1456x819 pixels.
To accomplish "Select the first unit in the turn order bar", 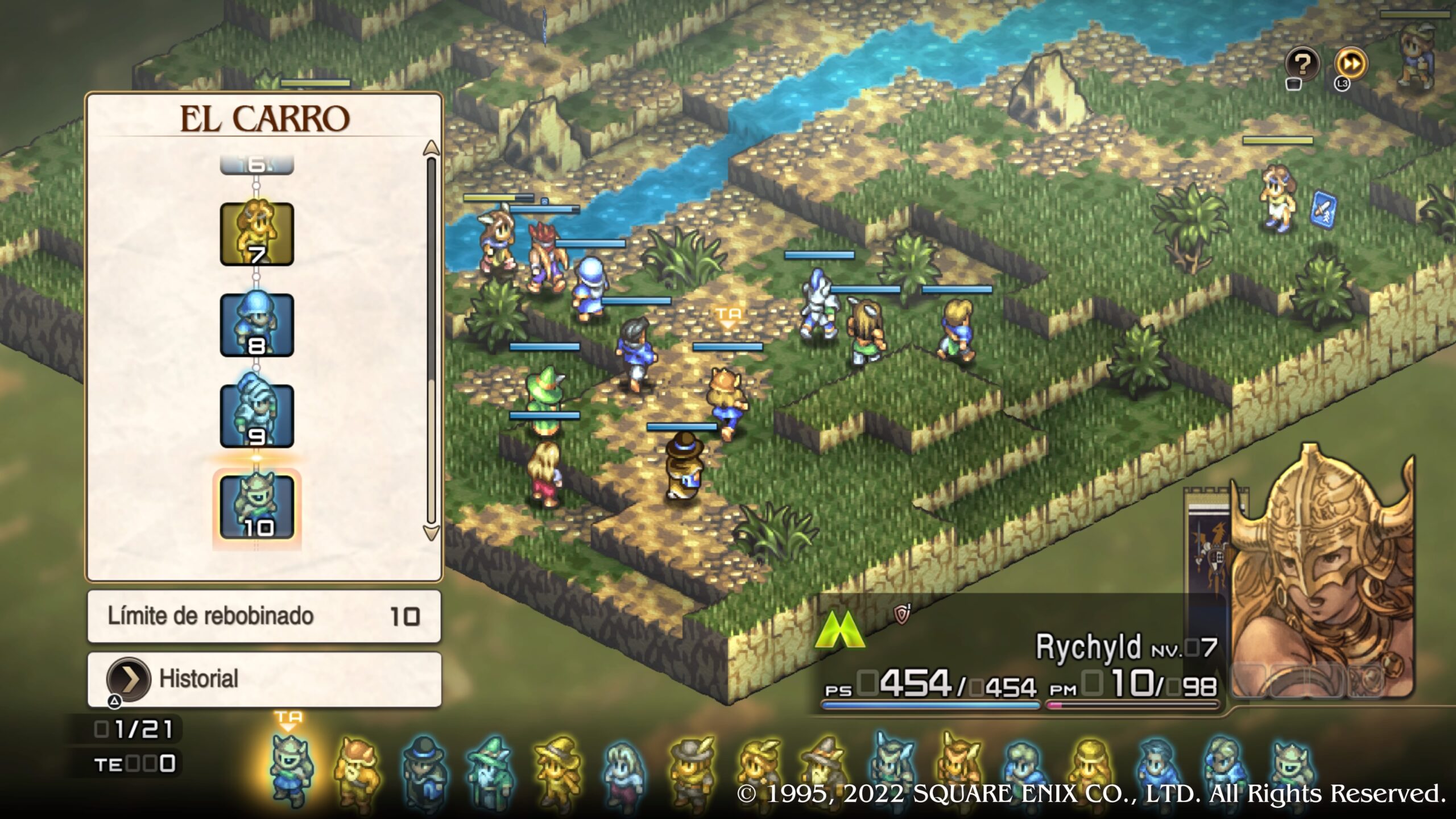I will 290,769.
